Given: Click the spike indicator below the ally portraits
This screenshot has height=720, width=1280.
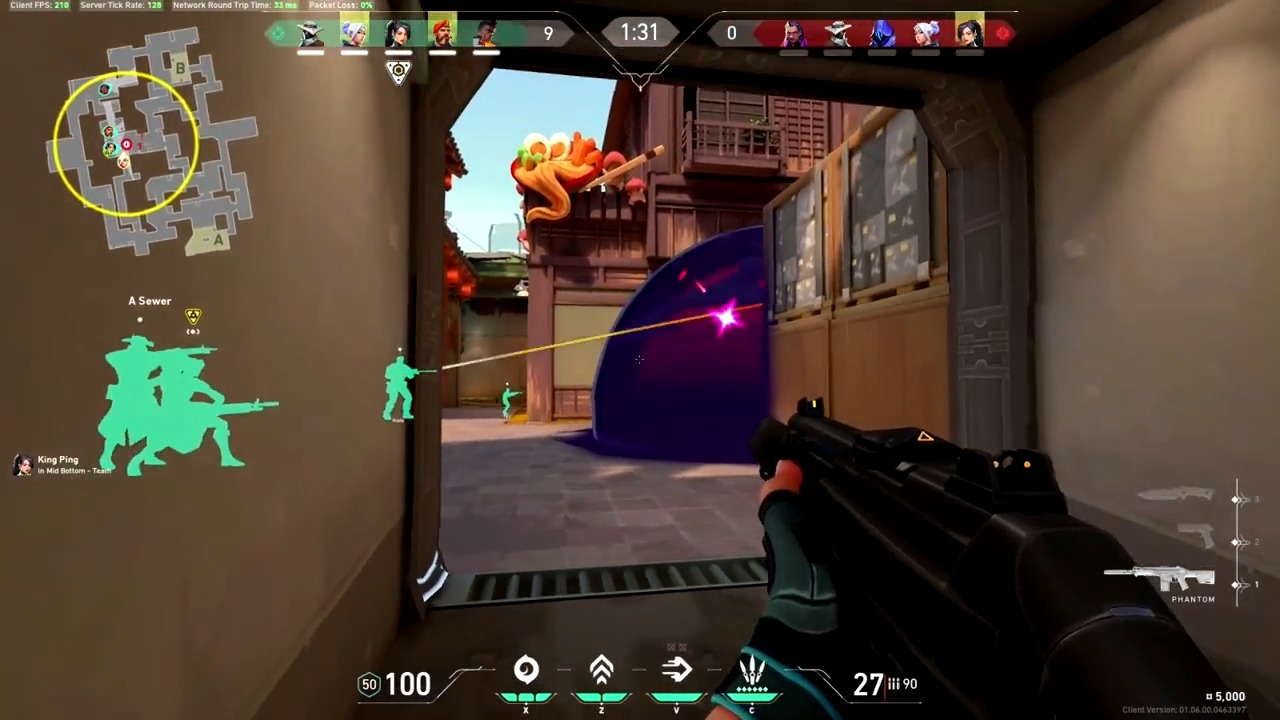Looking at the screenshot, I should coord(398,70).
